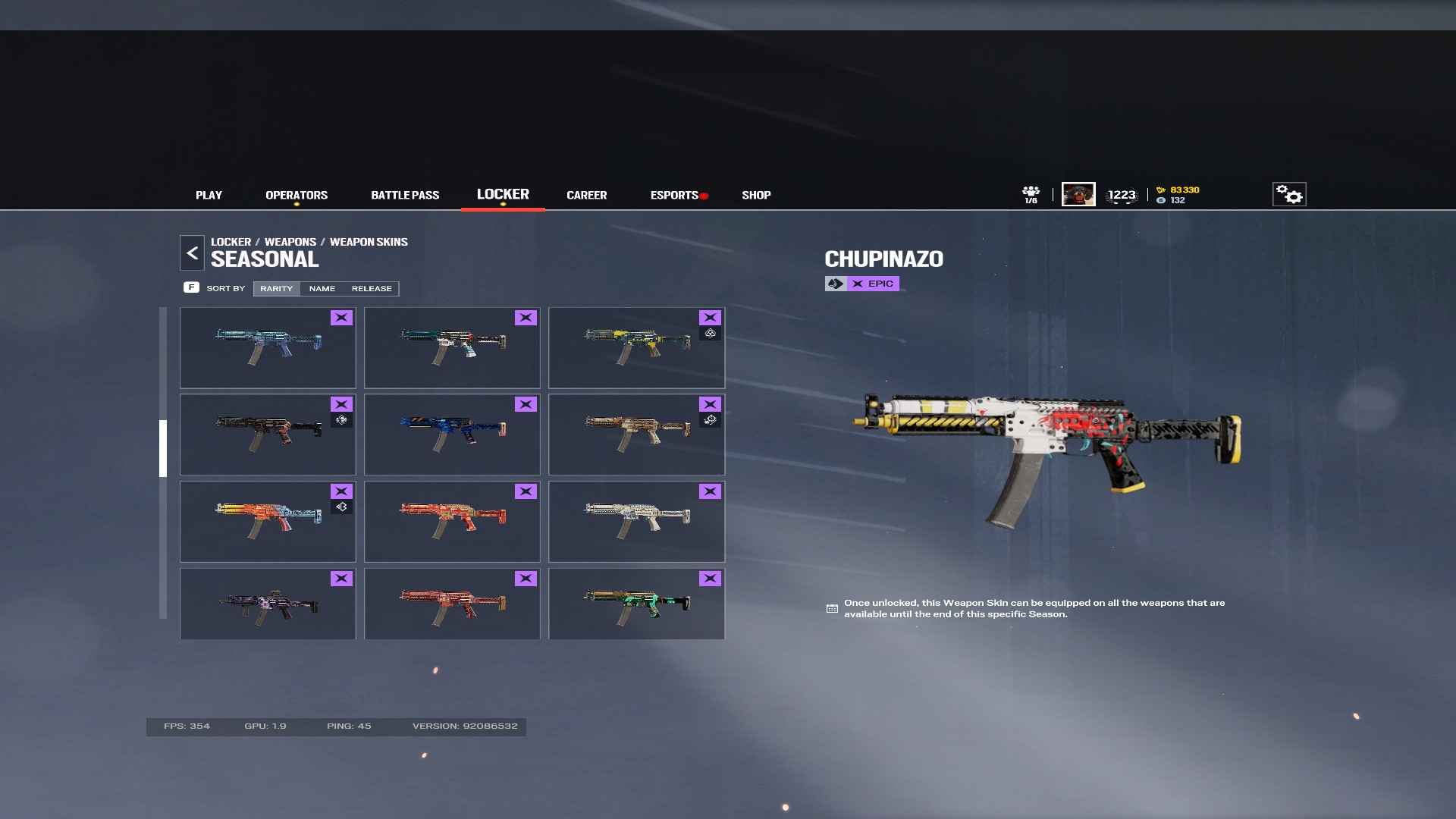Select the white silver weapon skin
Viewport: 1456px width, 819px height.
click(x=636, y=522)
